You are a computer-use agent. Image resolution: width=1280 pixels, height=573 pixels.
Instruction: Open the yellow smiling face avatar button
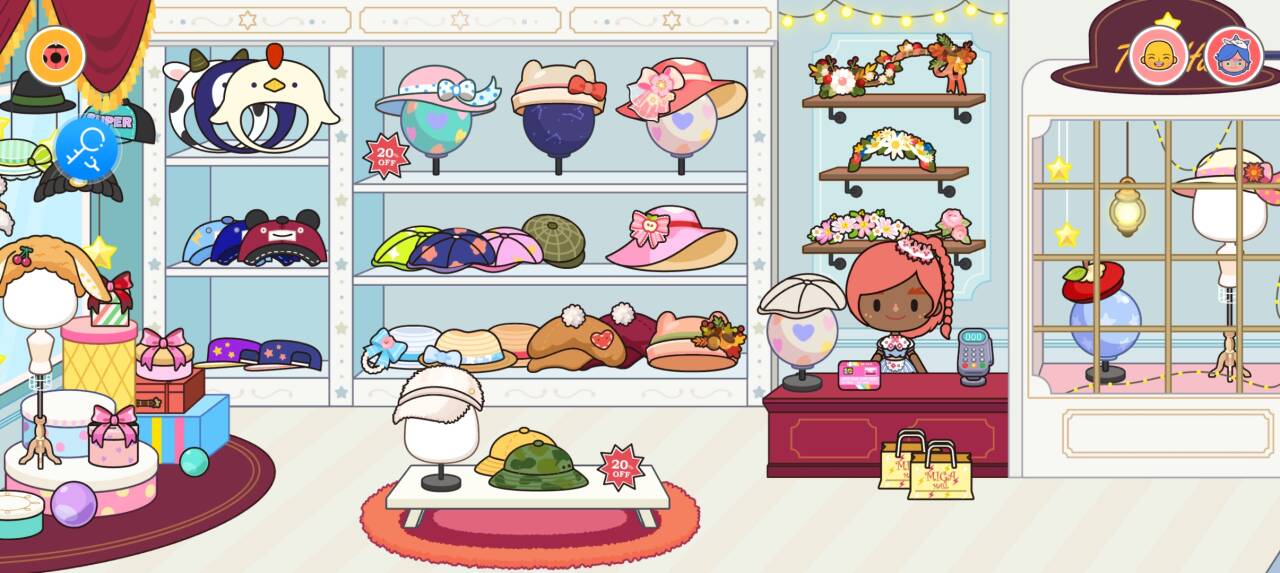click(1158, 55)
